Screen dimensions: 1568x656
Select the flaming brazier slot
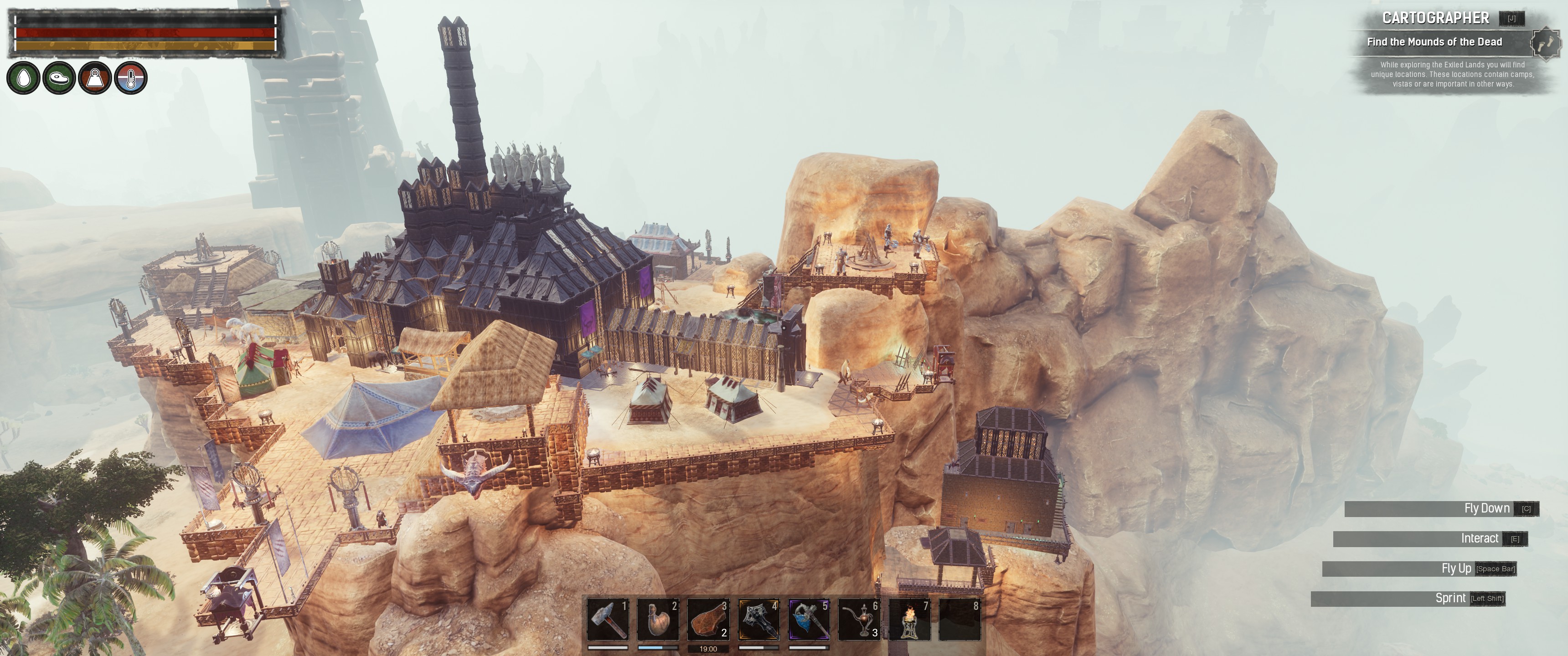[x=909, y=620]
